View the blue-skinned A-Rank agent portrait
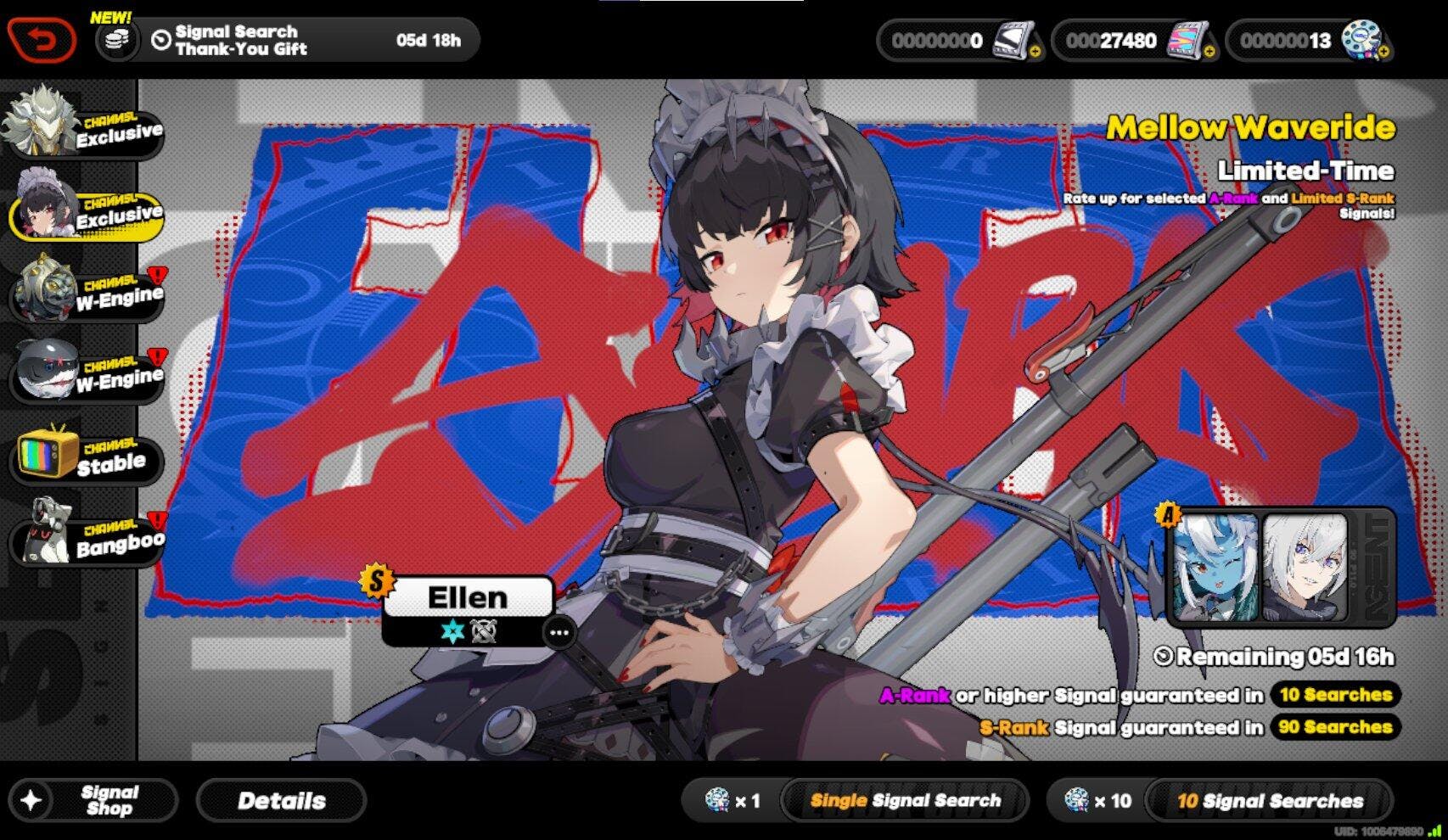The width and height of the screenshot is (1448, 840). pos(1215,566)
